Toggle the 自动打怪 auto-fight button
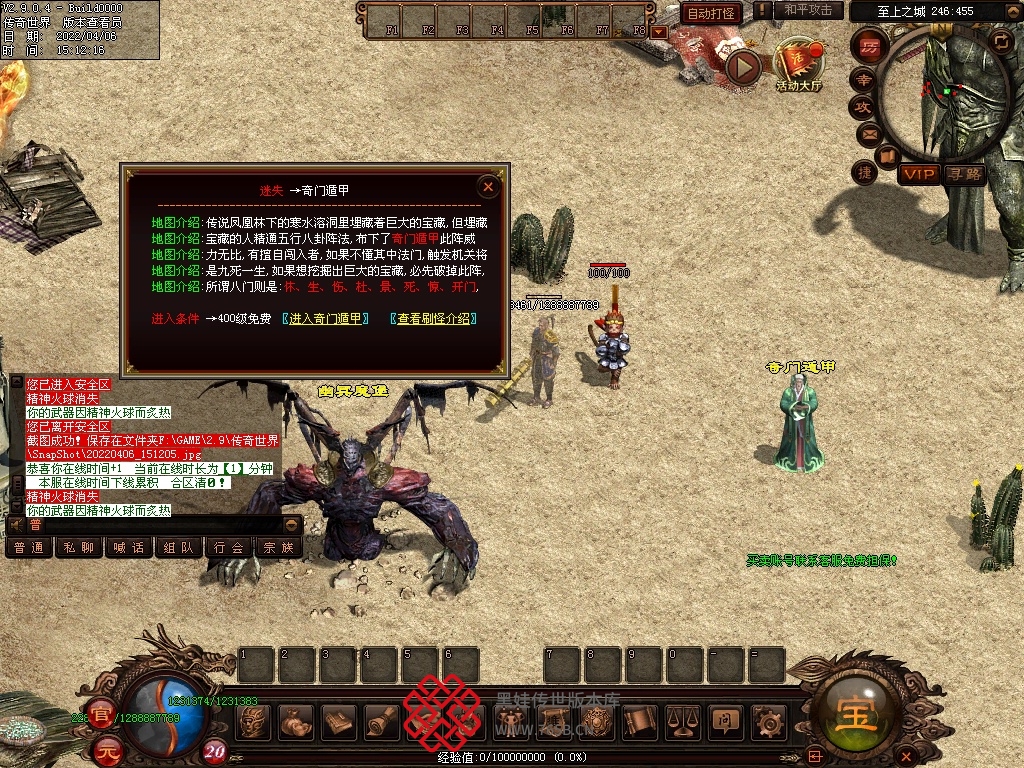This screenshot has height=768, width=1024. [712, 13]
